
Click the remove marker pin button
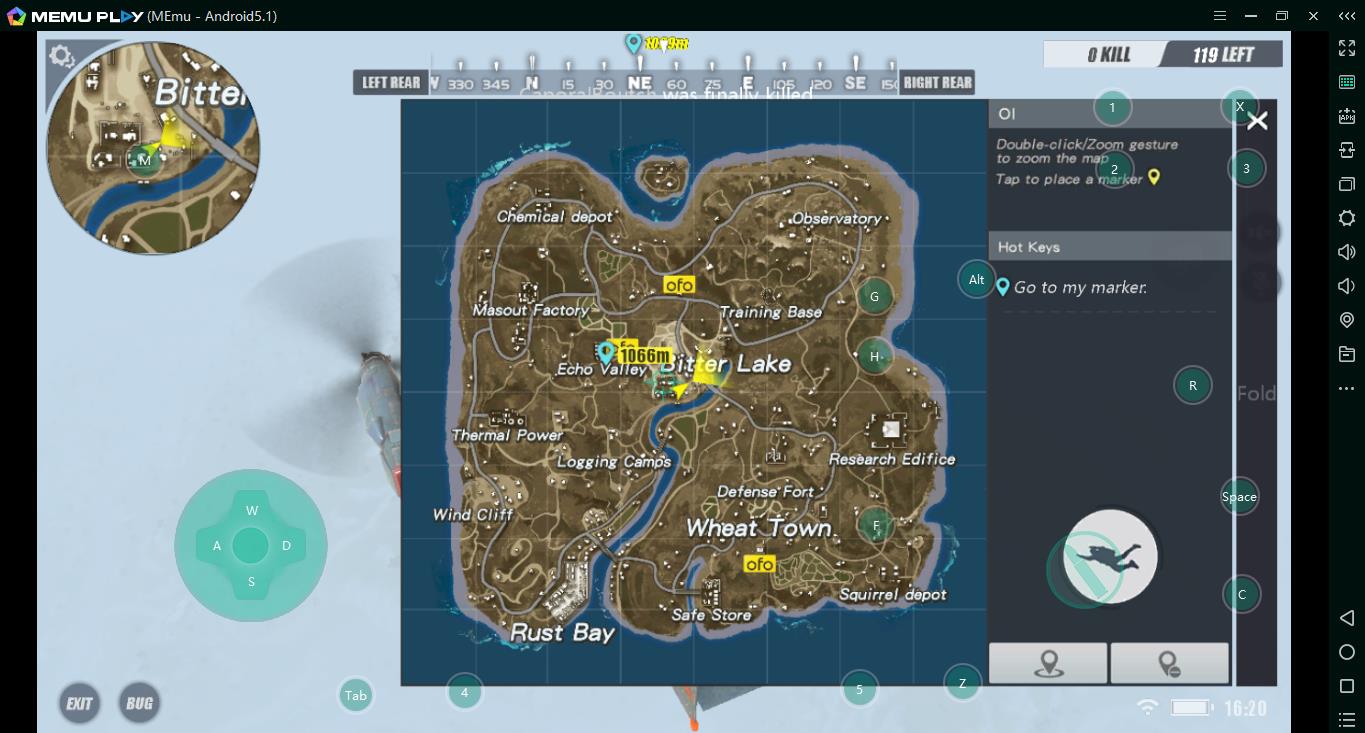(x=1169, y=663)
